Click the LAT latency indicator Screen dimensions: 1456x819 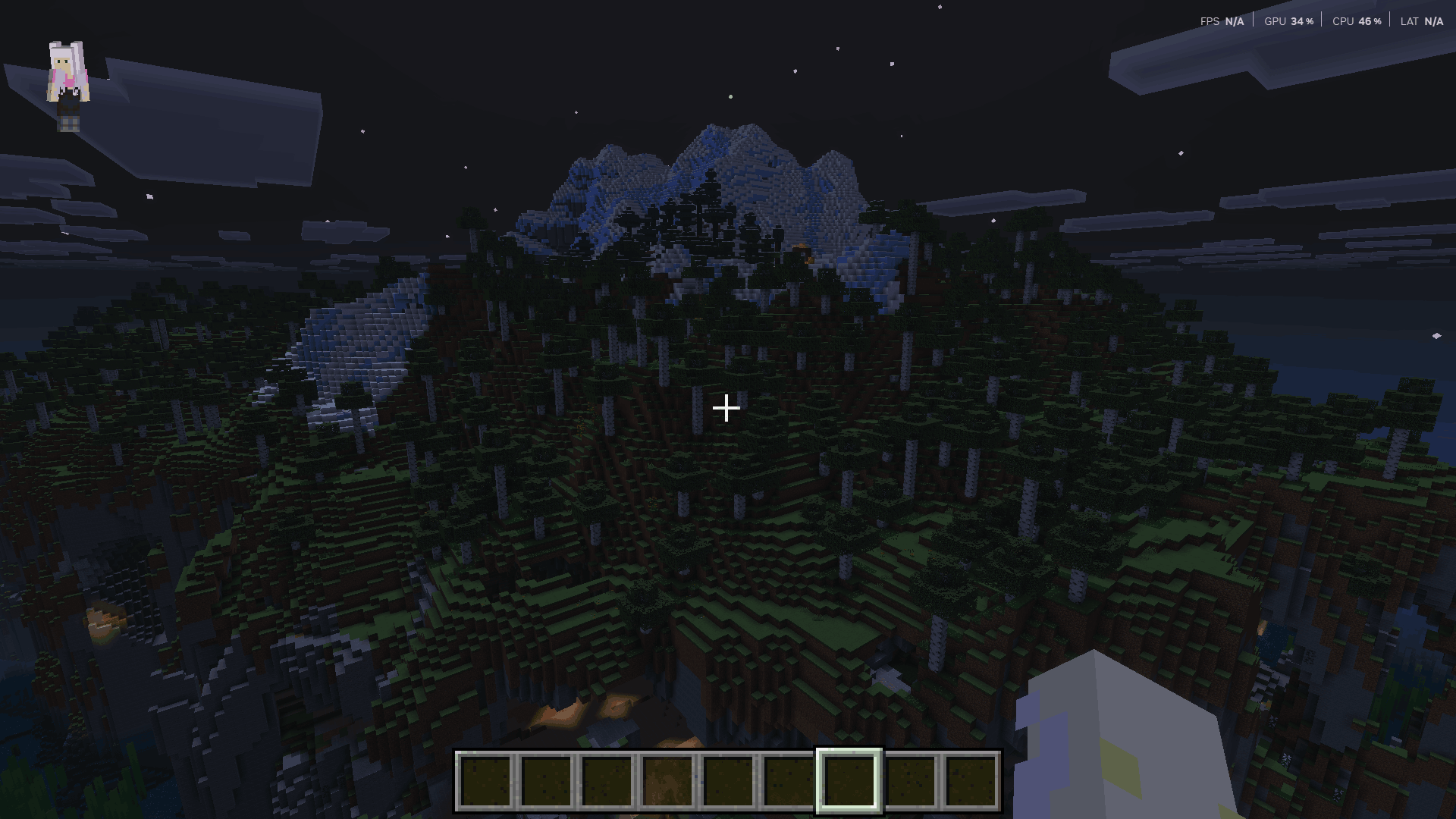[1419, 20]
